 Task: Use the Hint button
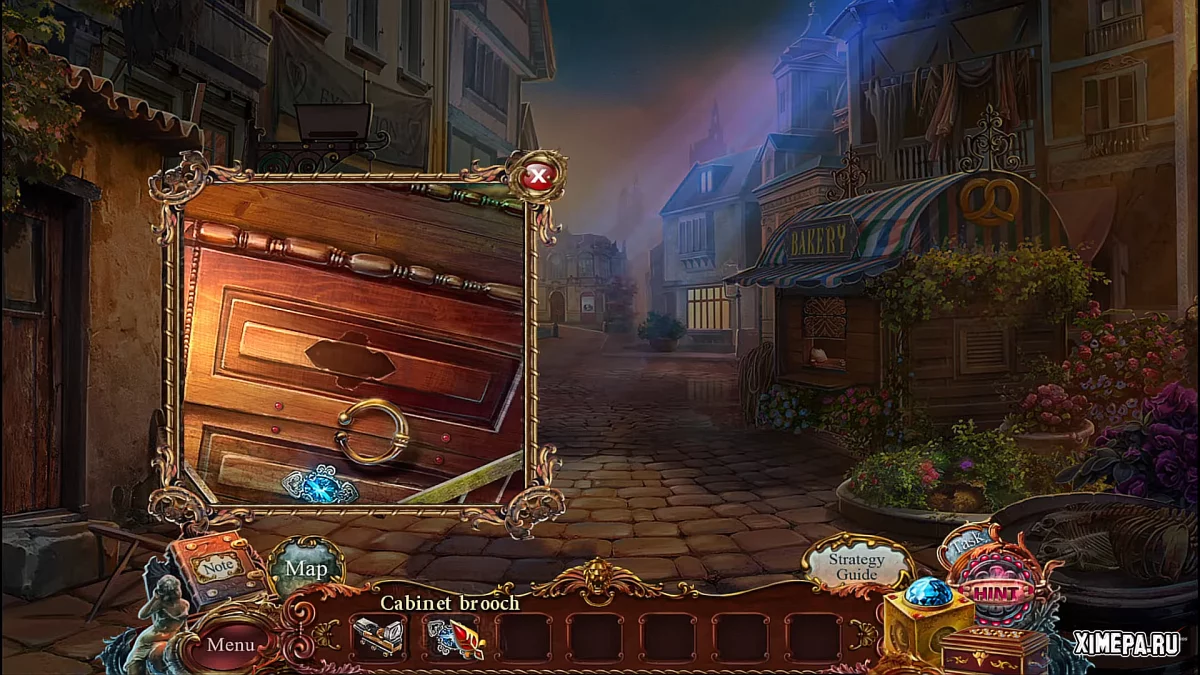pyautogui.click(x=997, y=593)
